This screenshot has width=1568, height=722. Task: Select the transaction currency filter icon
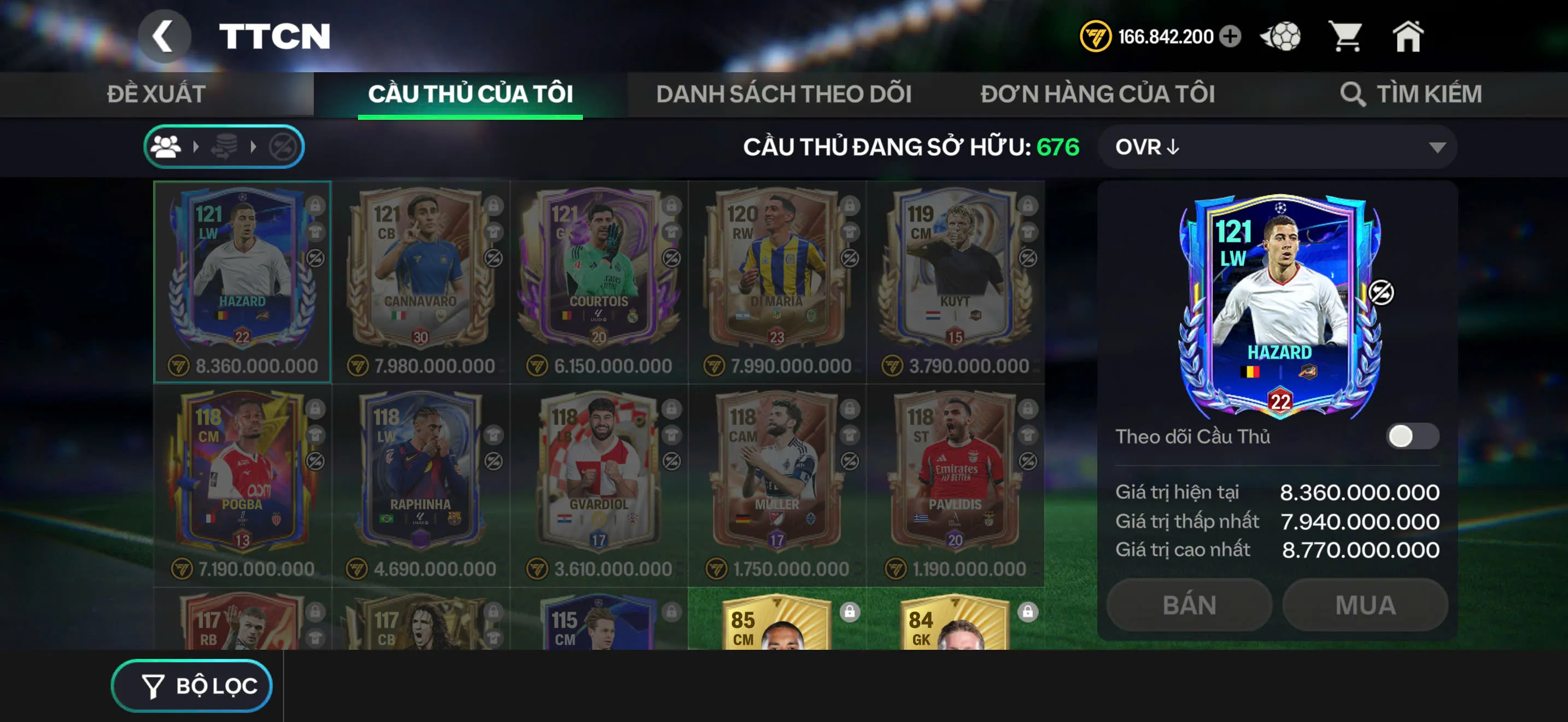point(225,146)
